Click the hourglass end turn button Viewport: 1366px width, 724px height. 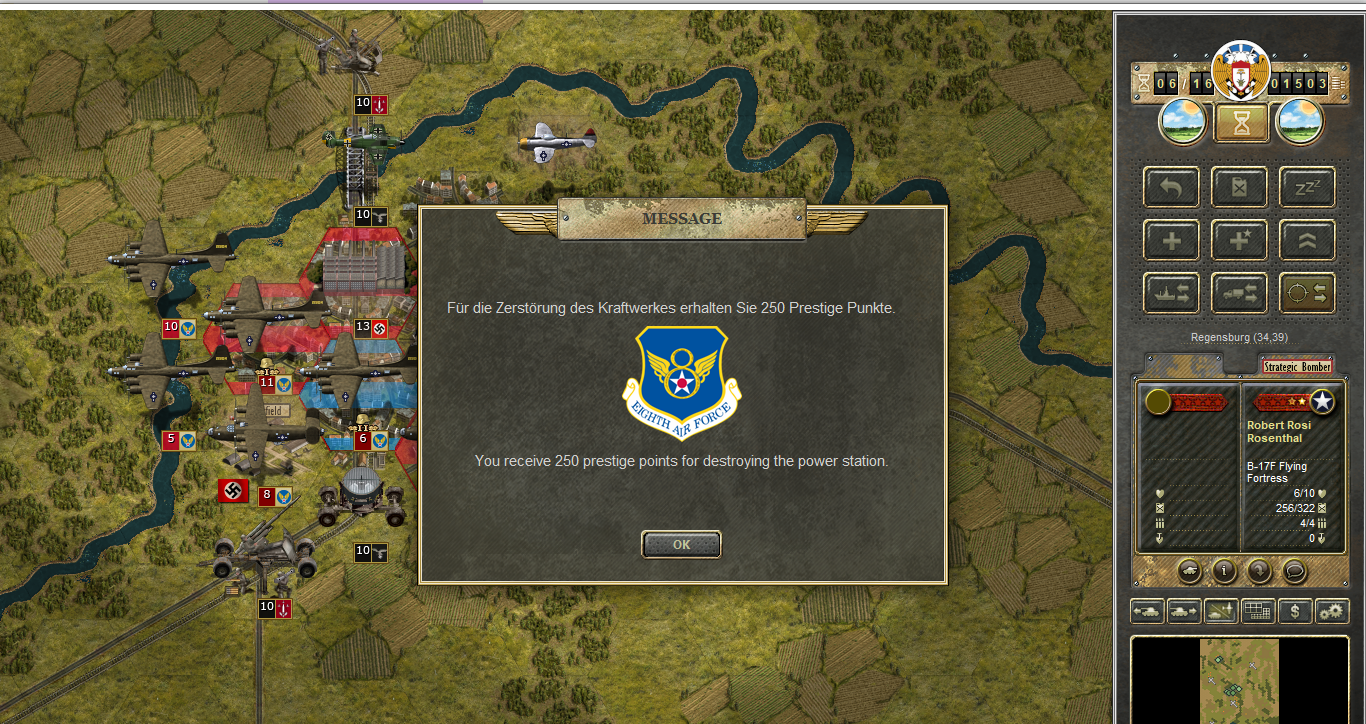1241,123
